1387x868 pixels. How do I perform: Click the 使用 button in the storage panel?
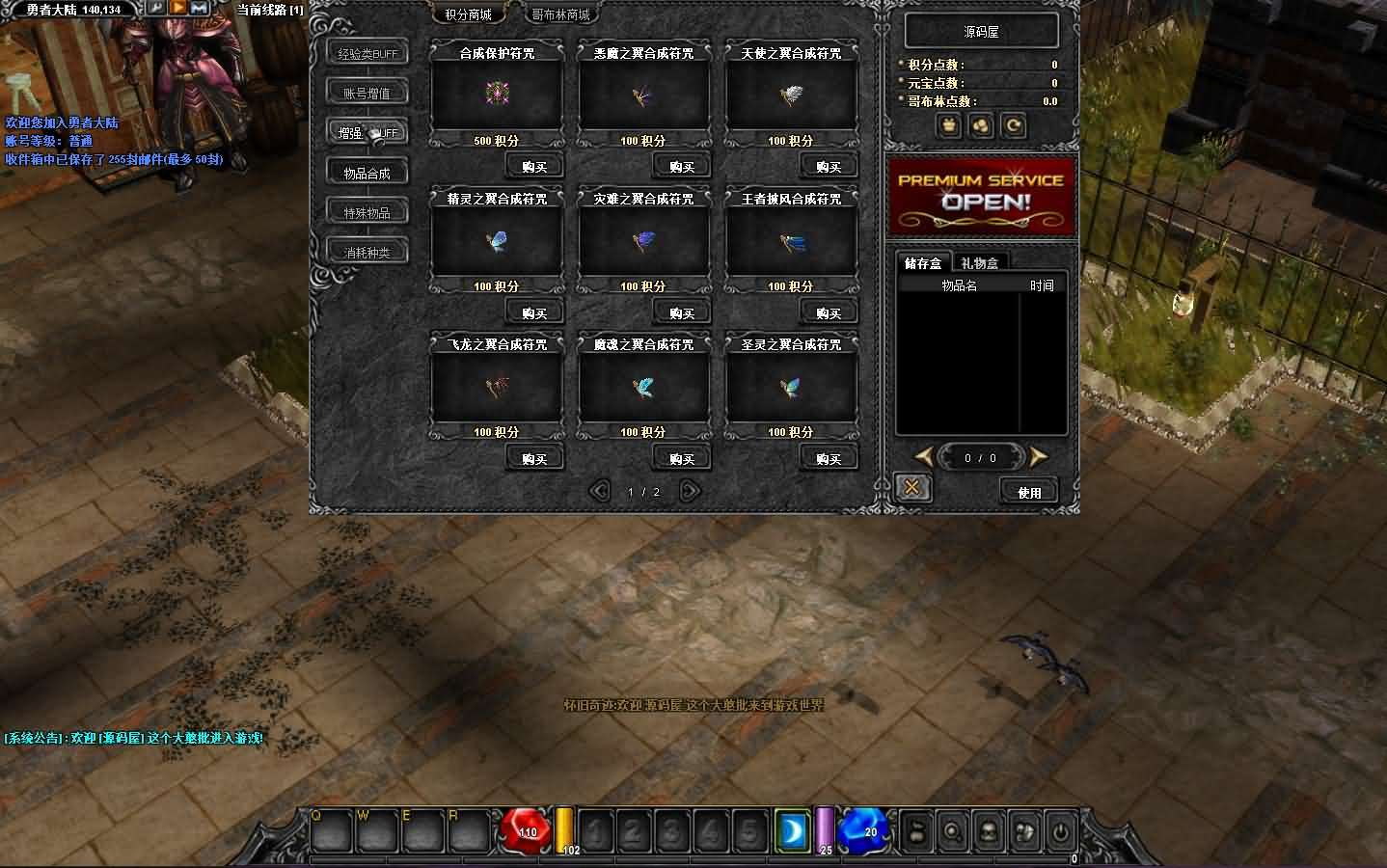click(x=1028, y=491)
